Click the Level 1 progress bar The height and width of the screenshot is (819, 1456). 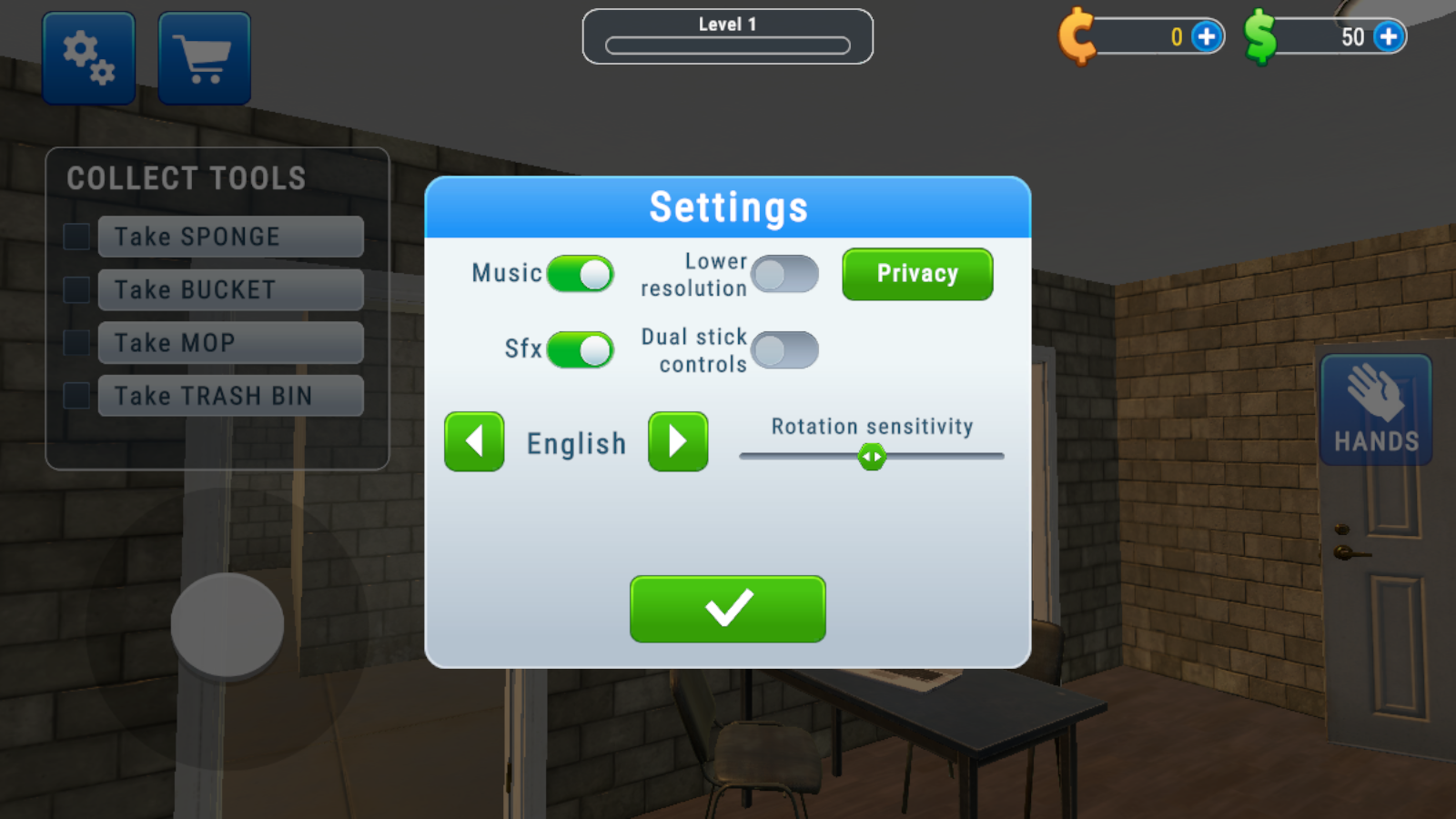(x=727, y=36)
